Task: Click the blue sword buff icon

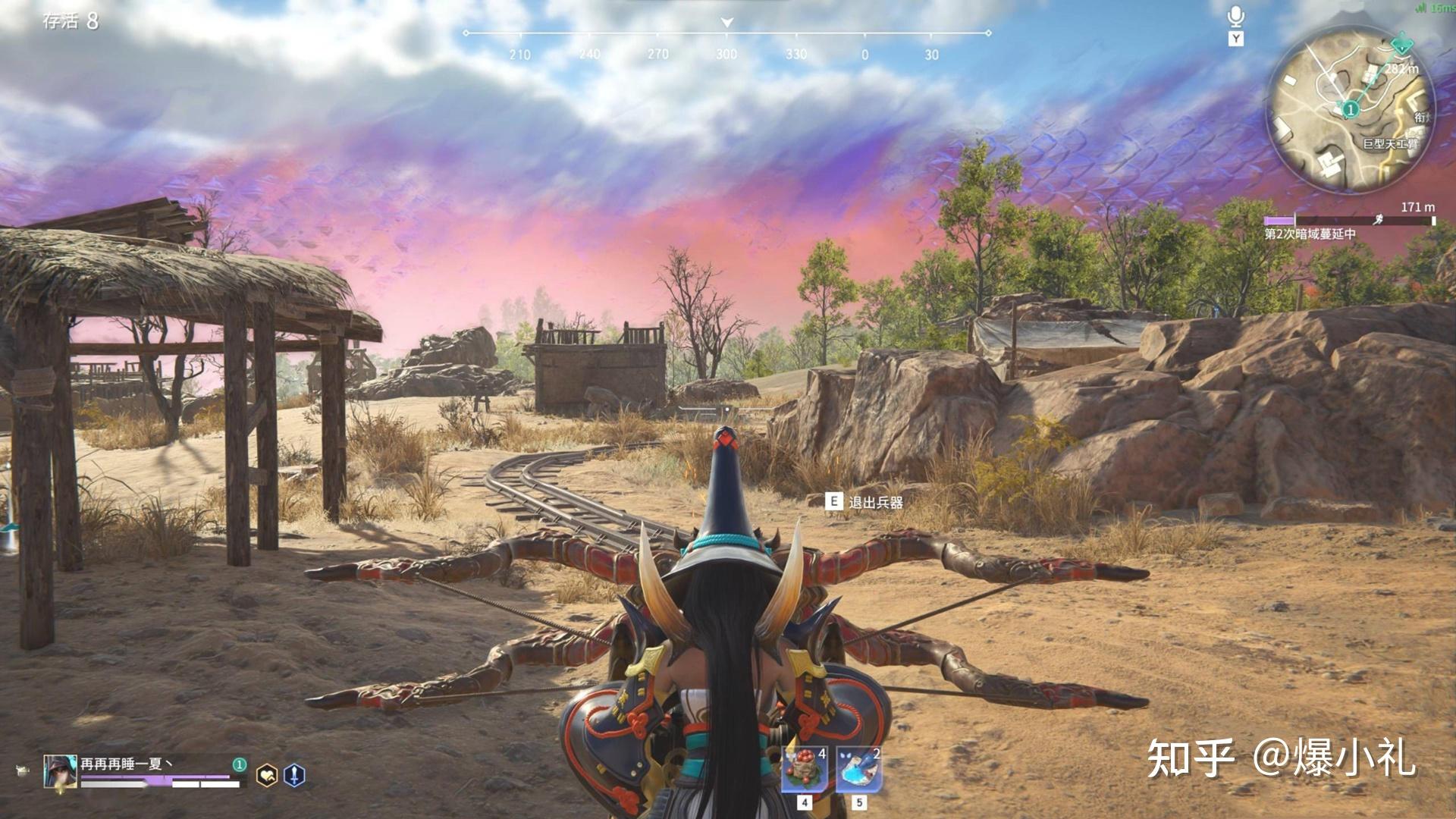Action: 294,775
